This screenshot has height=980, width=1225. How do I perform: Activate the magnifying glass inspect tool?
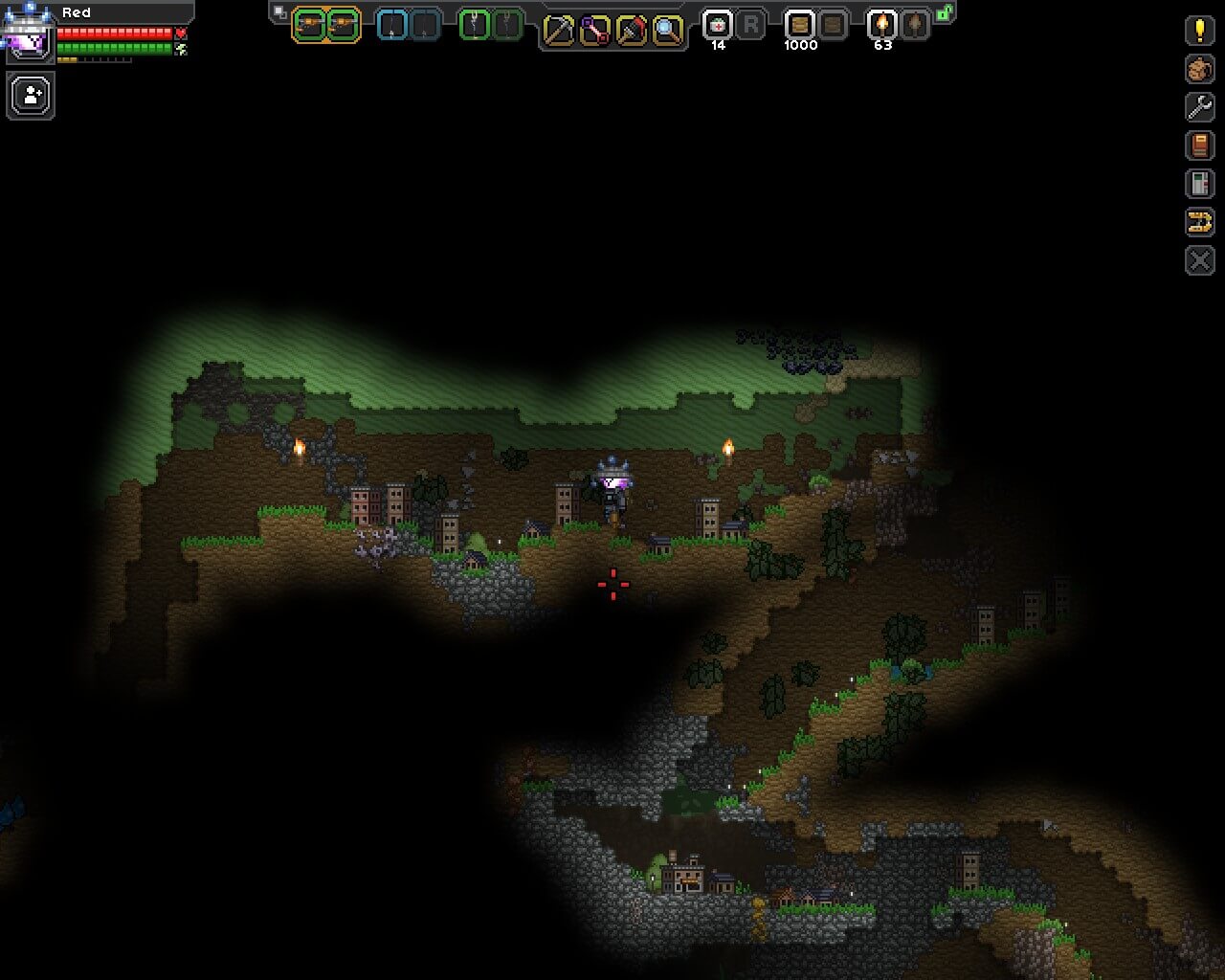[x=667, y=31]
